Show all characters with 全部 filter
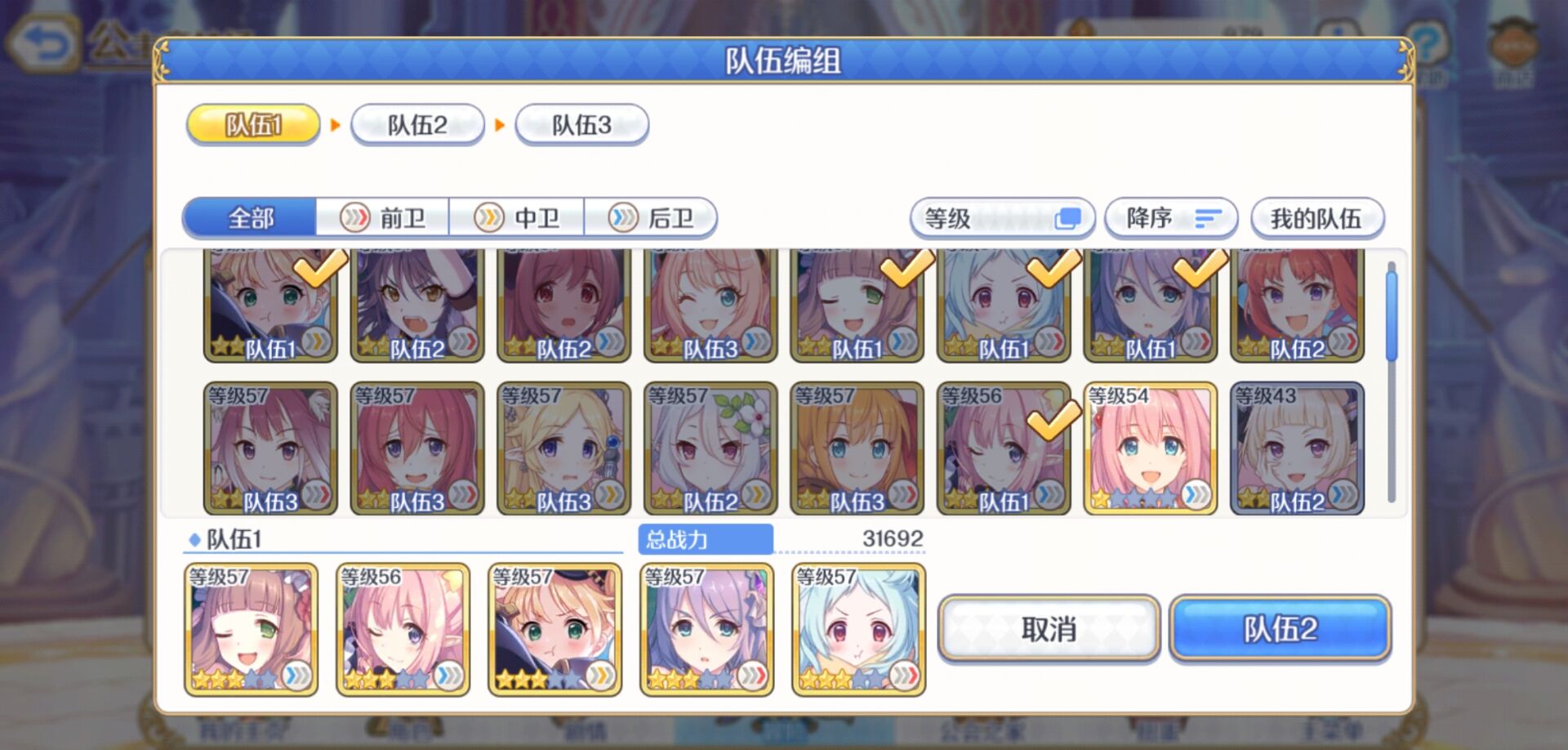The height and width of the screenshot is (750, 1568). pos(250,218)
